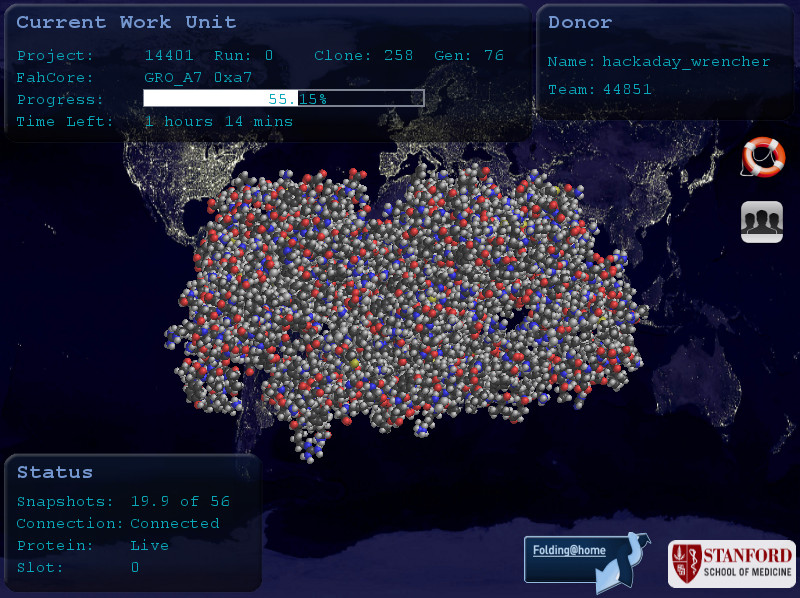Visit the Stanford School of Medicine logo
Image resolution: width=800 pixels, height=598 pixels.
(x=731, y=564)
